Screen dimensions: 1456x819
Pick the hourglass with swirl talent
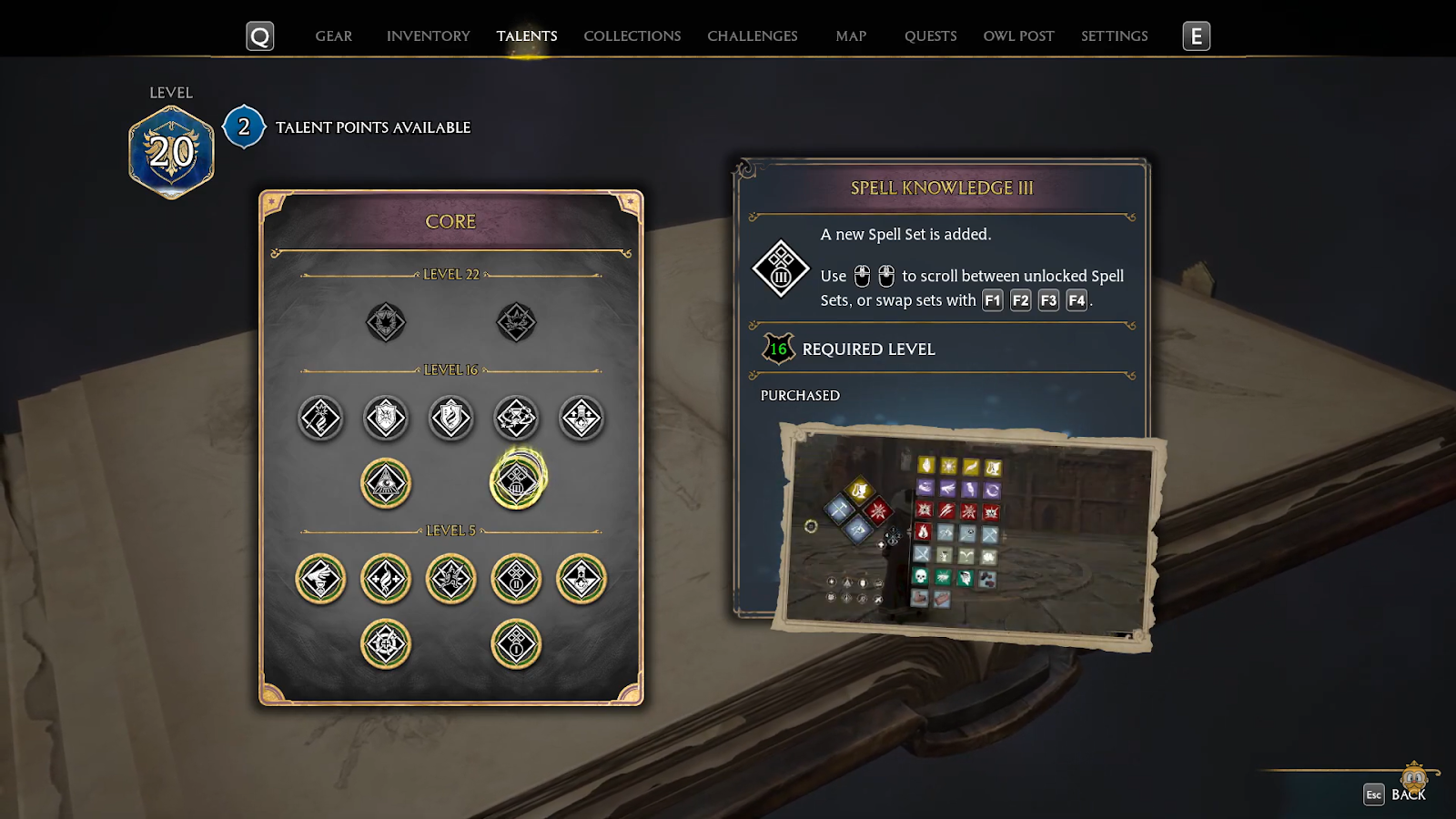tap(516, 419)
